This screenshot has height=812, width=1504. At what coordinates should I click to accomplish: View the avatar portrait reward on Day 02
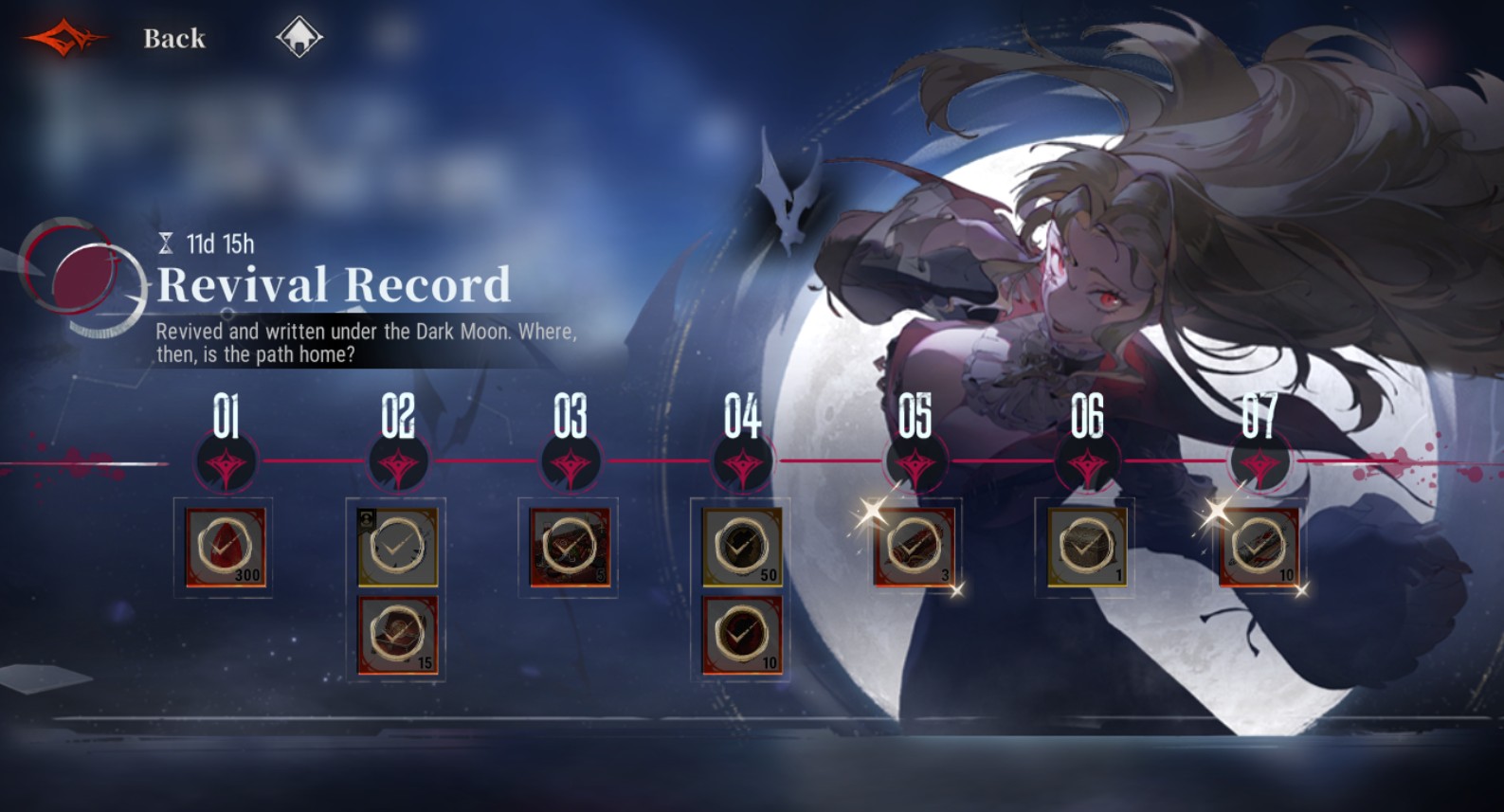click(x=398, y=545)
